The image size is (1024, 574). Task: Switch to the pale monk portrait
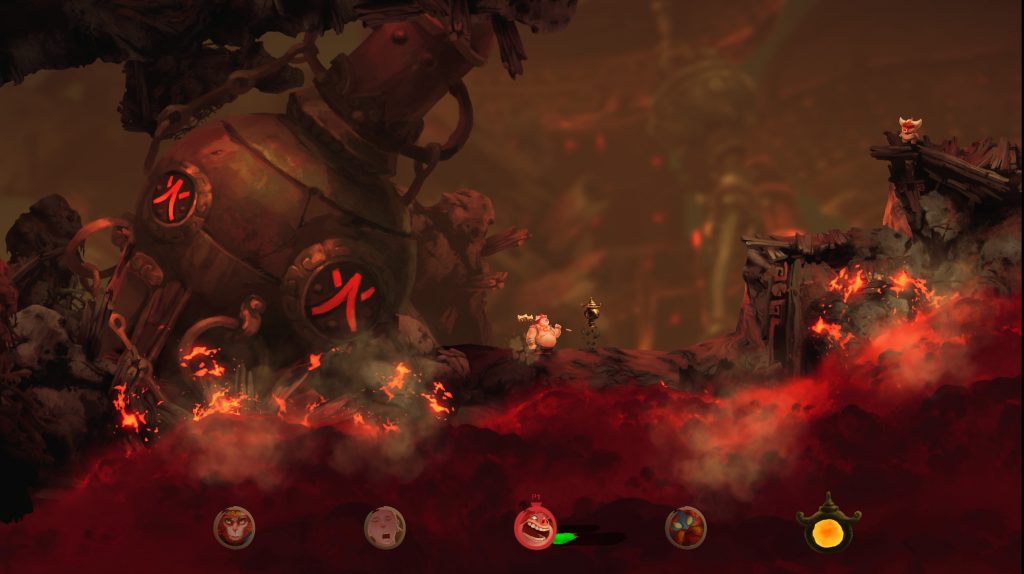click(x=385, y=527)
